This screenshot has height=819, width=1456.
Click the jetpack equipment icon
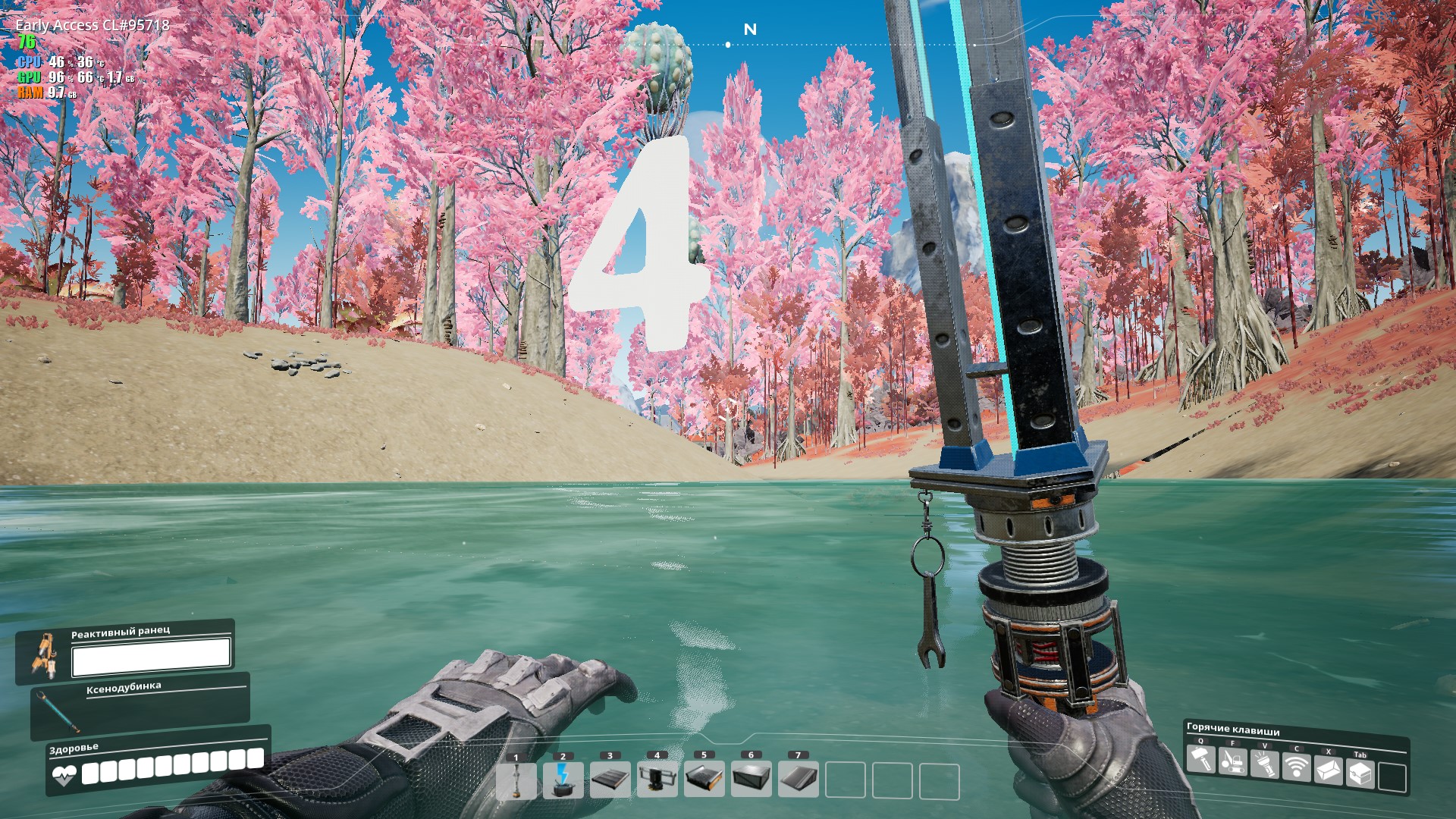click(45, 655)
